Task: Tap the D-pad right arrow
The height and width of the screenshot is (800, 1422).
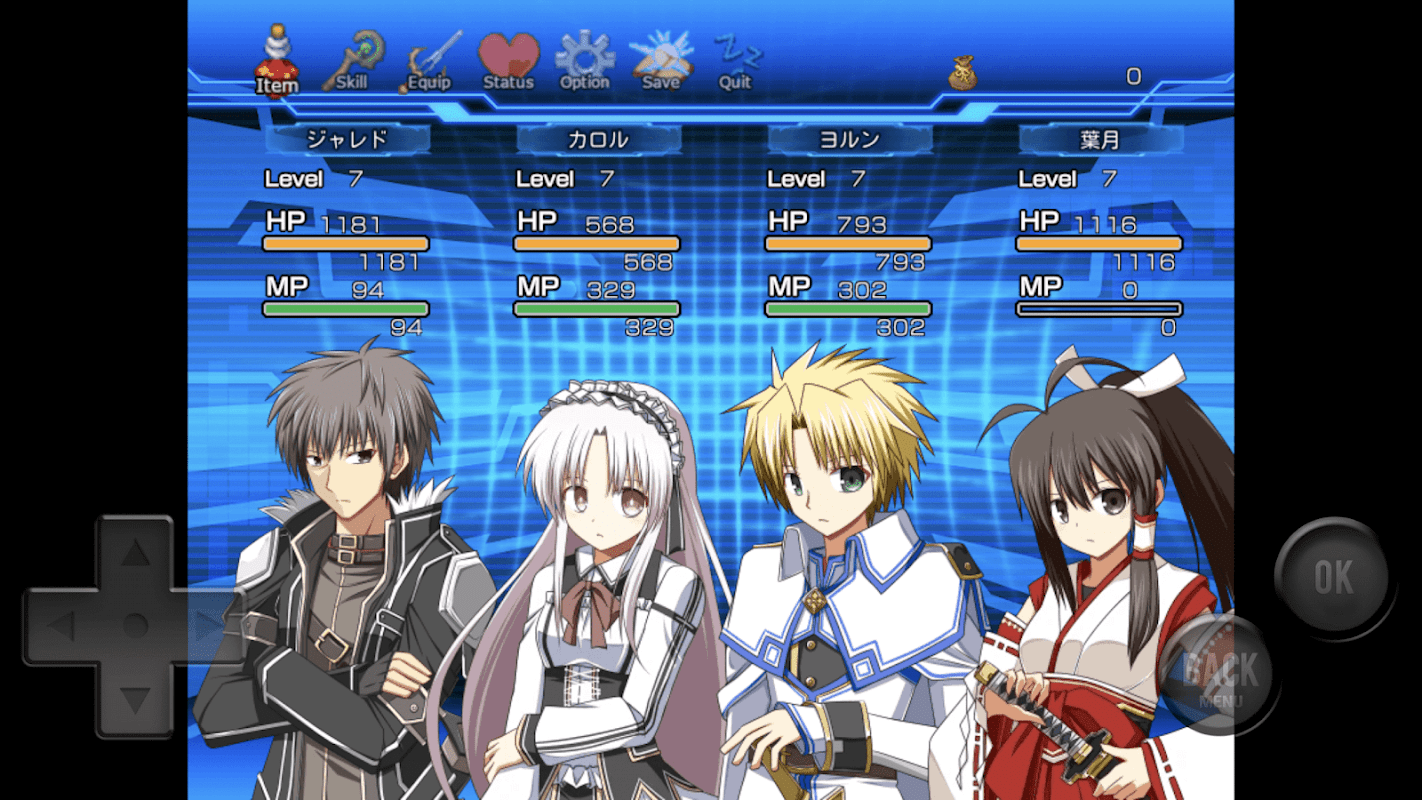Action: [x=208, y=627]
